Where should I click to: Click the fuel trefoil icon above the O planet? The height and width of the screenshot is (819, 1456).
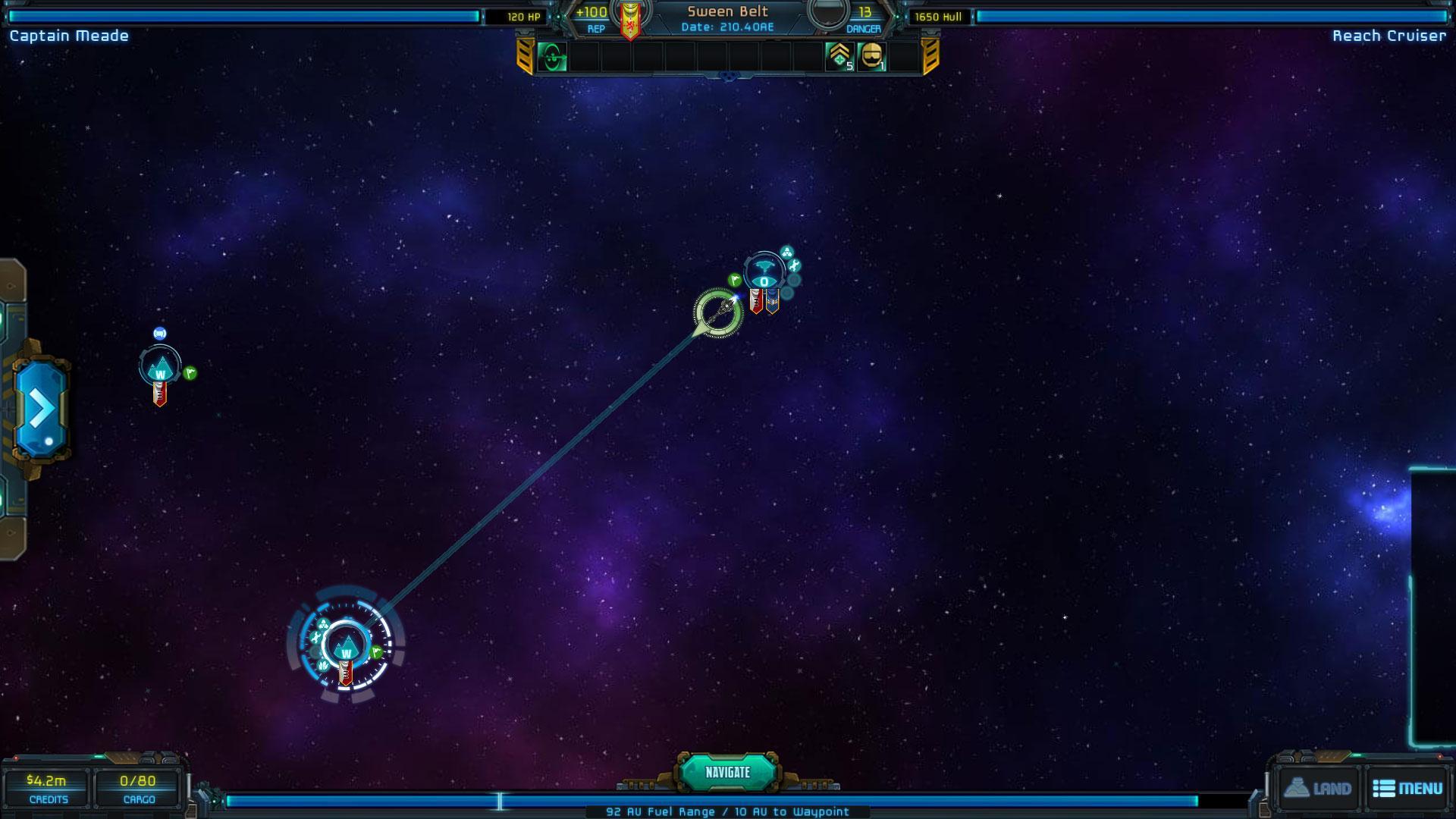coord(786,253)
